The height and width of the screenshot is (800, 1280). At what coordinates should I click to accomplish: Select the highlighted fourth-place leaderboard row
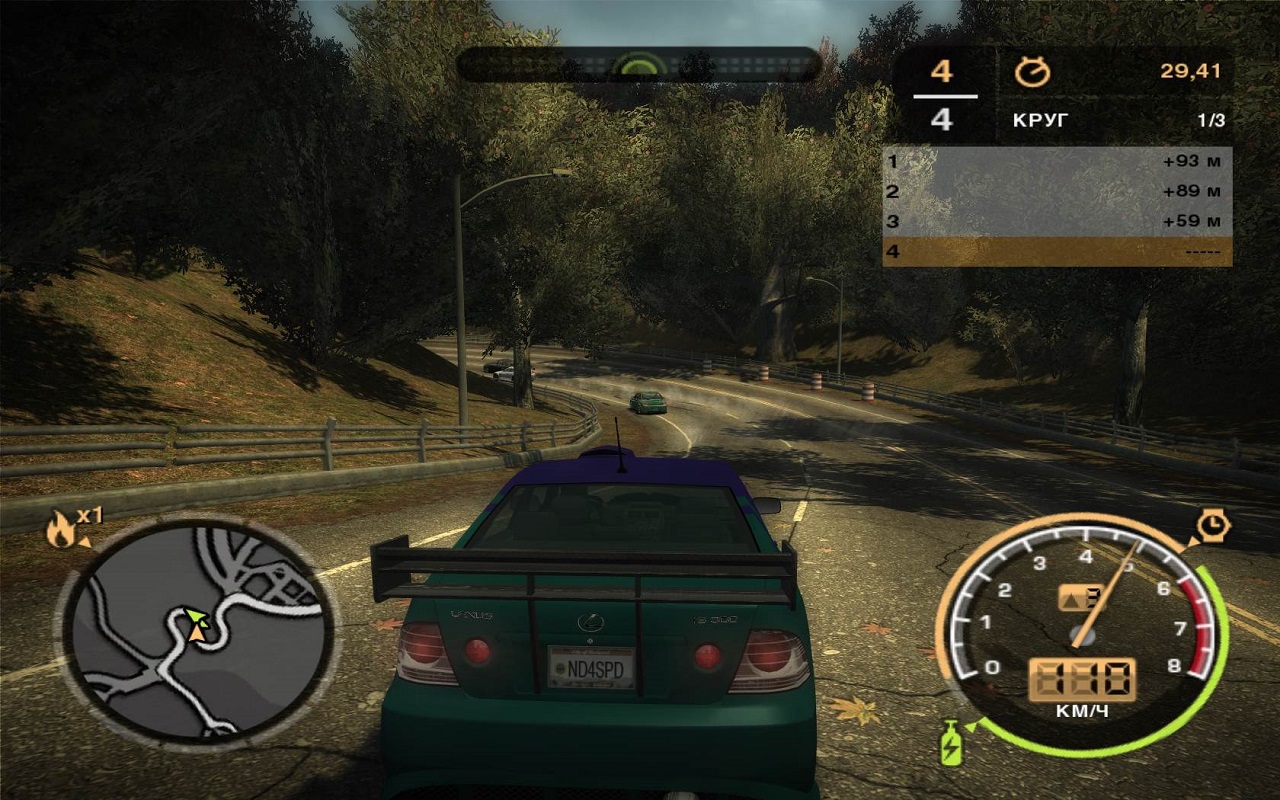point(1056,252)
